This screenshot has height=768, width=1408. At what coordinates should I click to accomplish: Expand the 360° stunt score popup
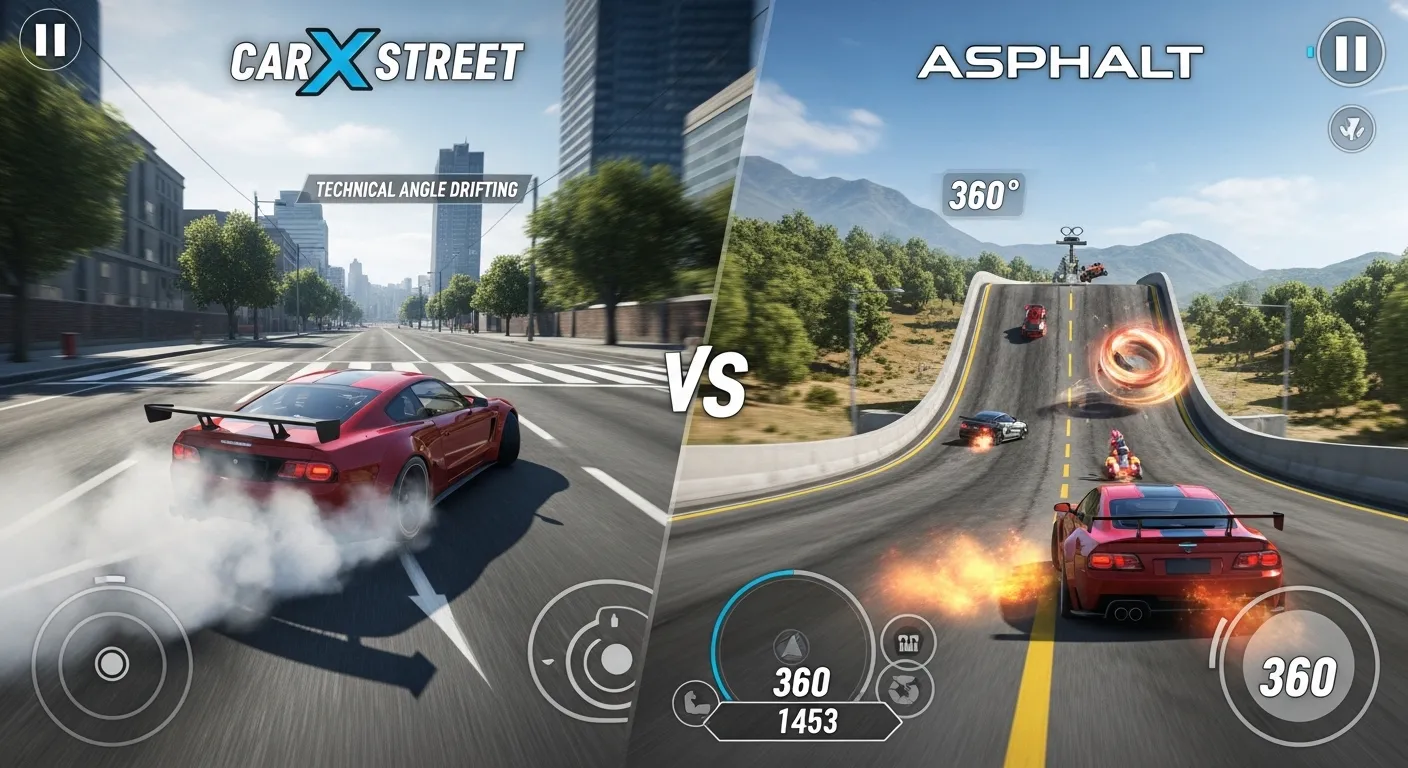[x=982, y=192]
